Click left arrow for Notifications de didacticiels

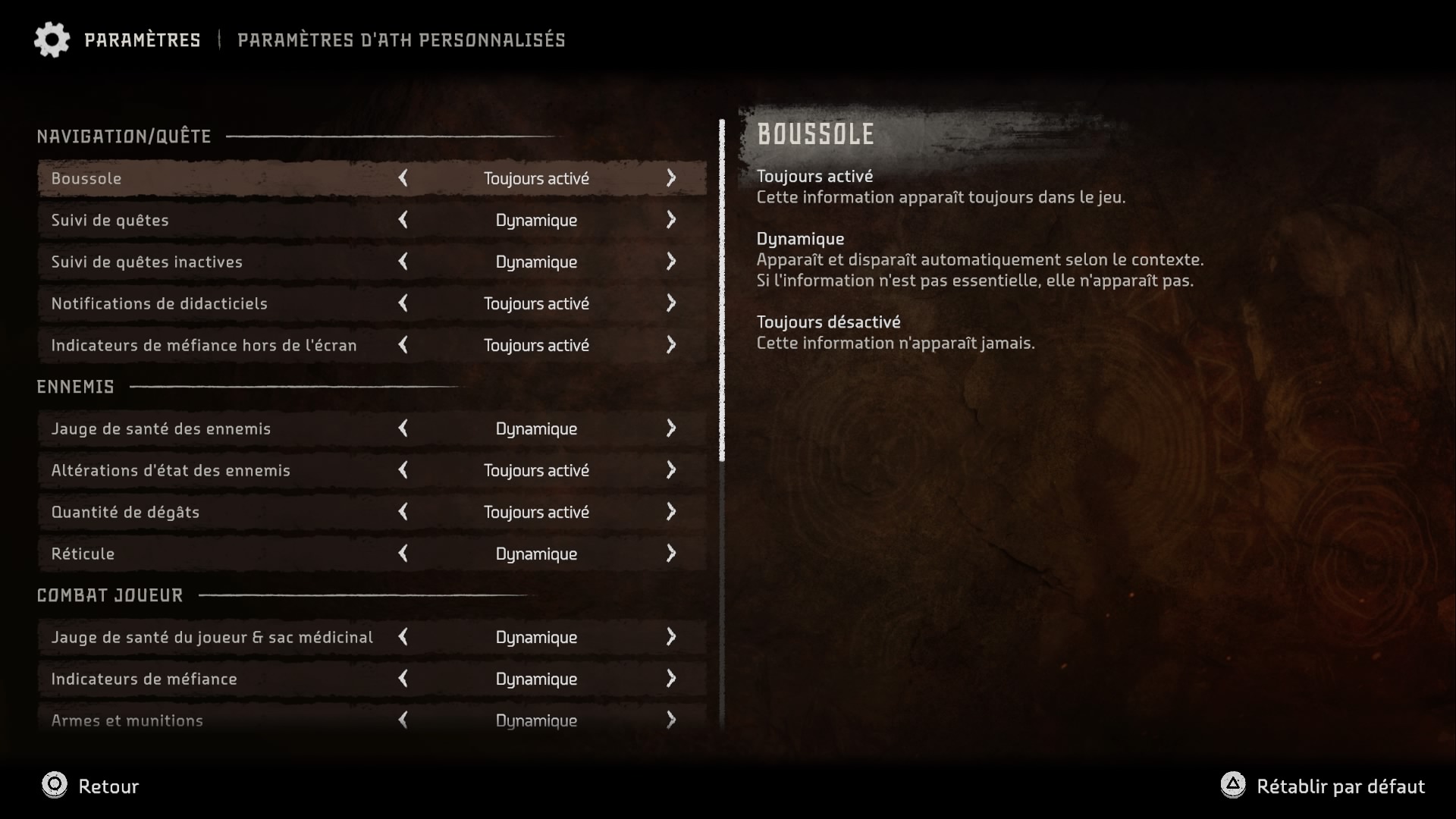[403, 303]
